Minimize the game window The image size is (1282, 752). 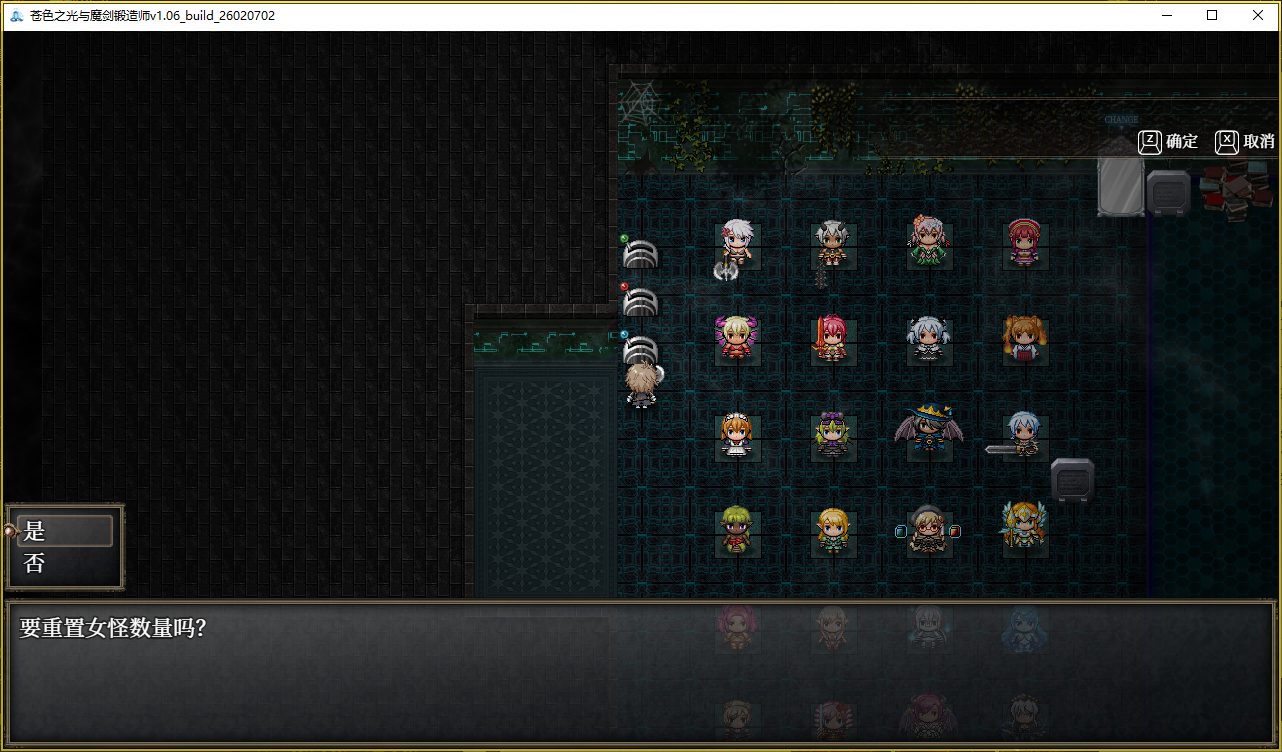pos(1166,16)
